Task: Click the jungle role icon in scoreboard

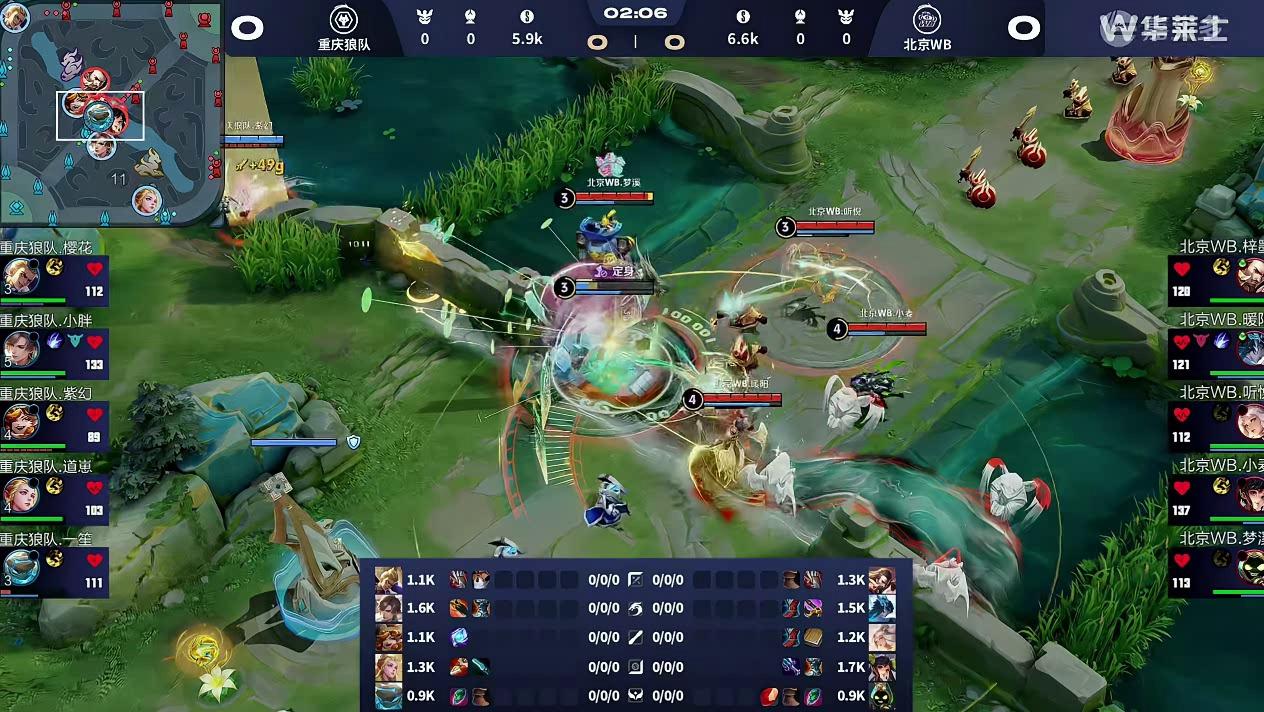Action: (x=636, y=608)
